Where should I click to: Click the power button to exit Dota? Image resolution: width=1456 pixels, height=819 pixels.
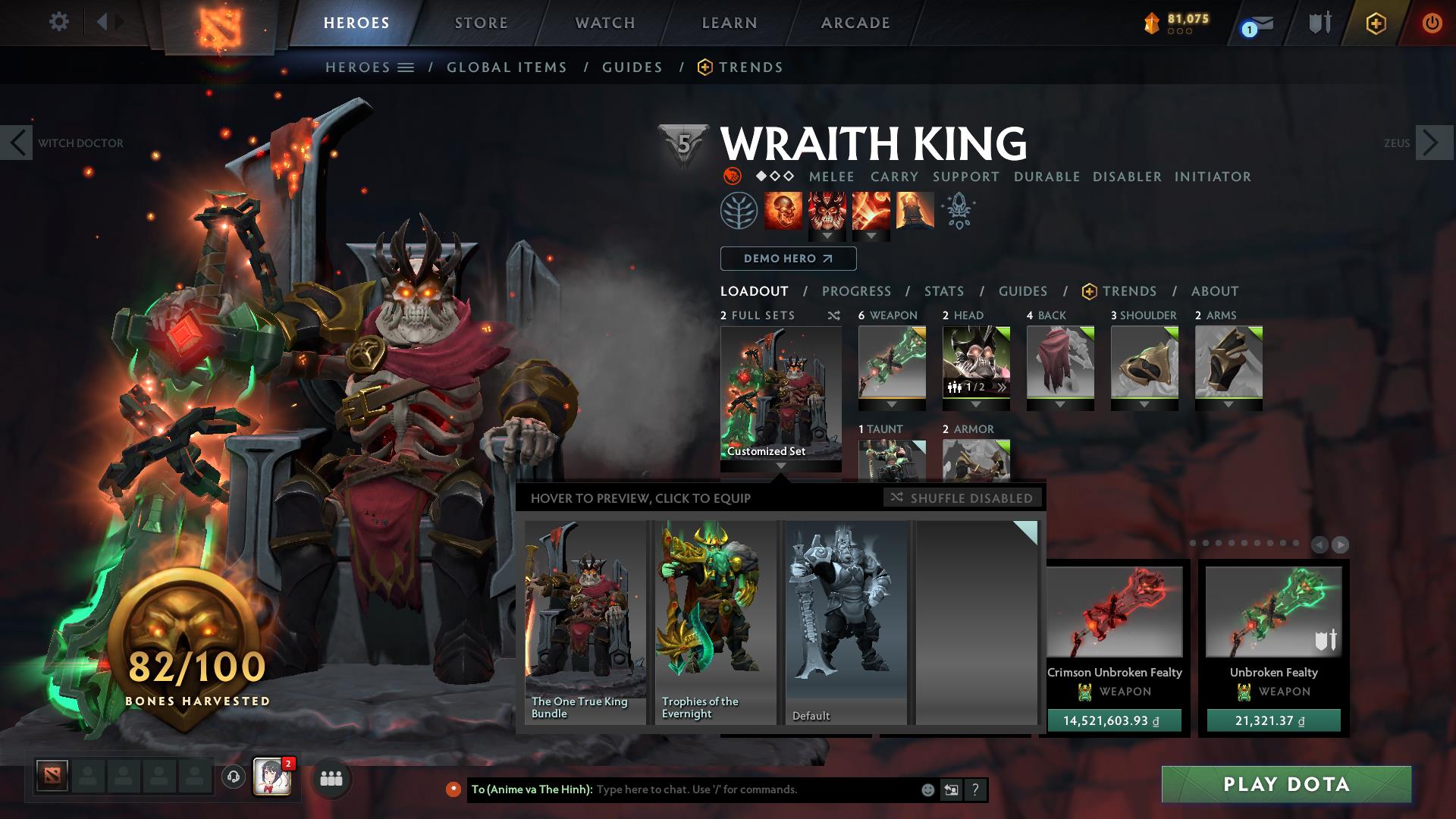(x=1432, y=23)
